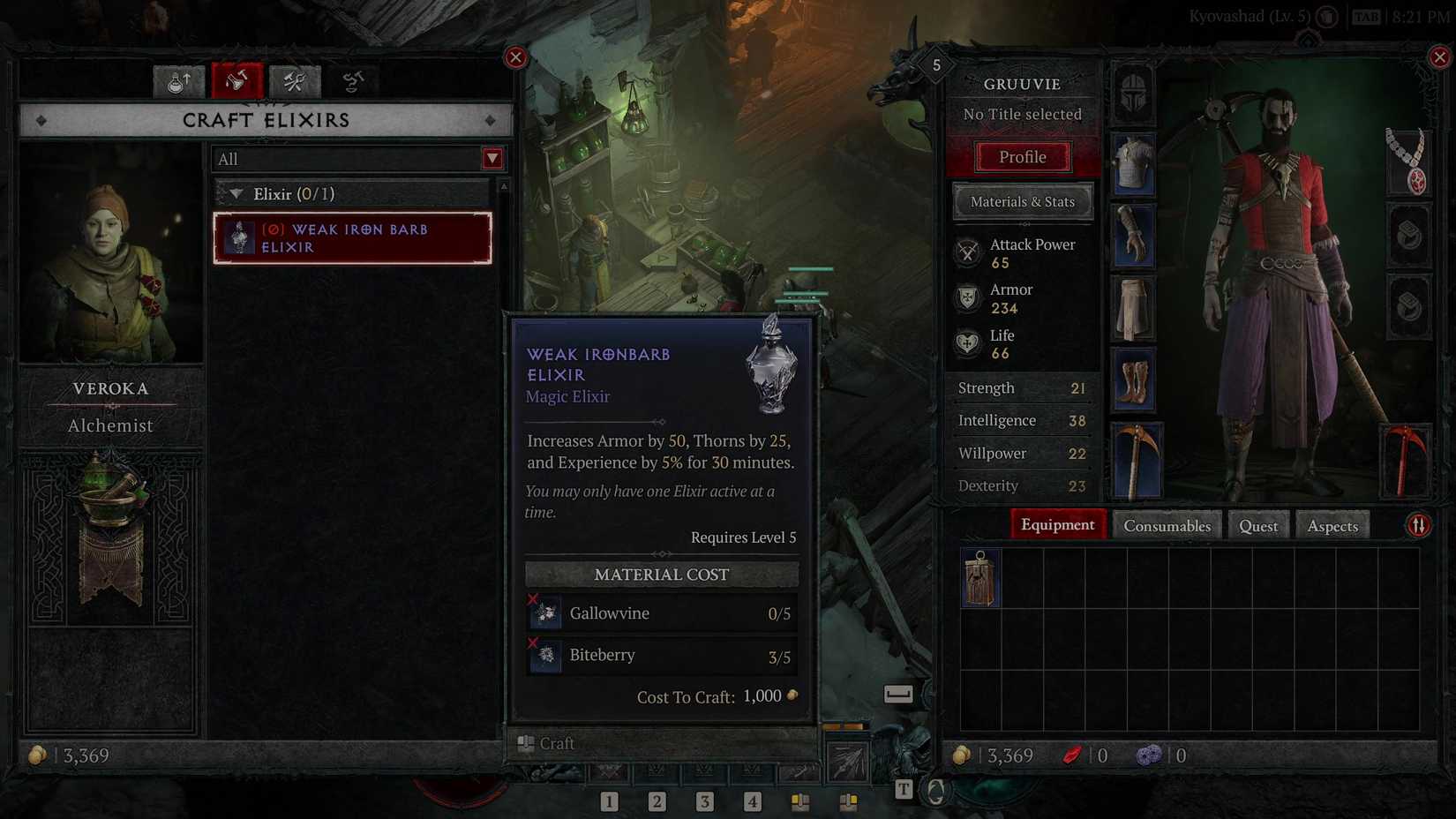Select the Weak Iron Barb Elixir recipe
Image resolution: width=1456 pixels, height=819 pixels.
click(352, 238)
